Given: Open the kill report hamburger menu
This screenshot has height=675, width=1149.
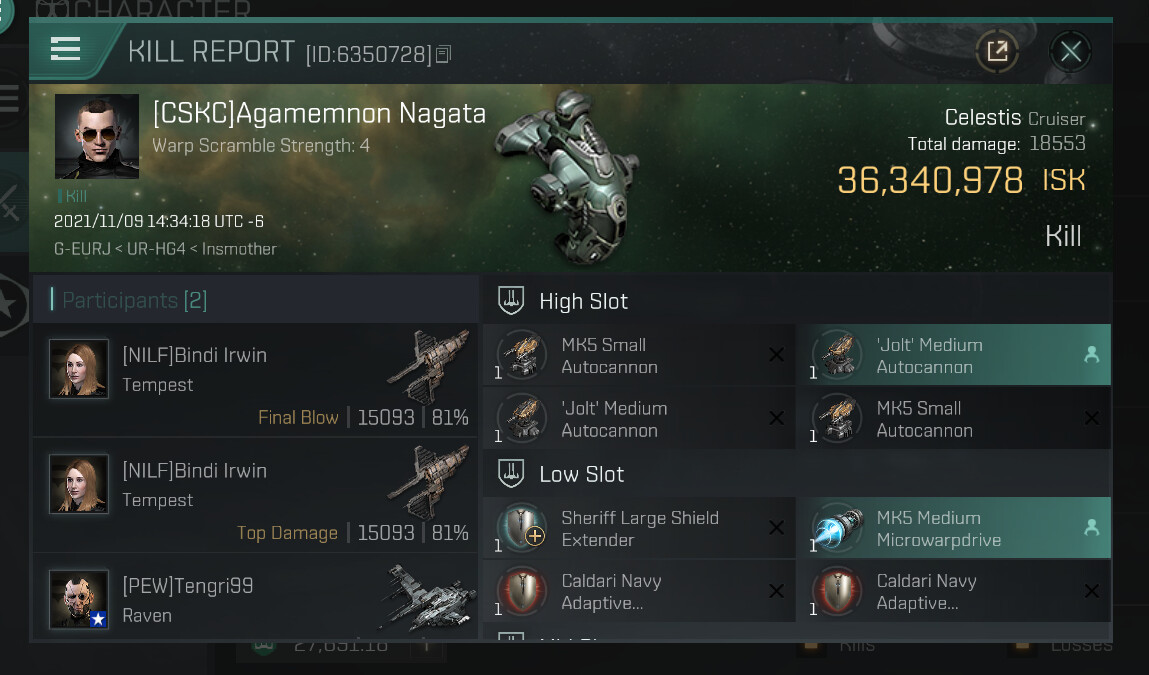Looking at the screenshot, I should tap(65, 49).
